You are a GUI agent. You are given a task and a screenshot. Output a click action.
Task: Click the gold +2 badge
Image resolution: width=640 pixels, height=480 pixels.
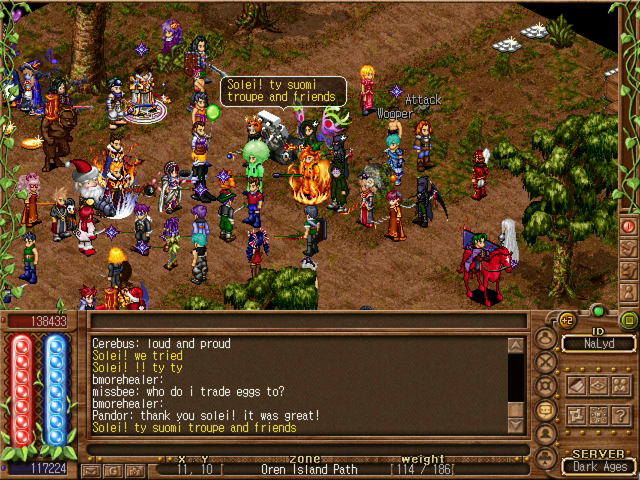click(x=565, y=320)
